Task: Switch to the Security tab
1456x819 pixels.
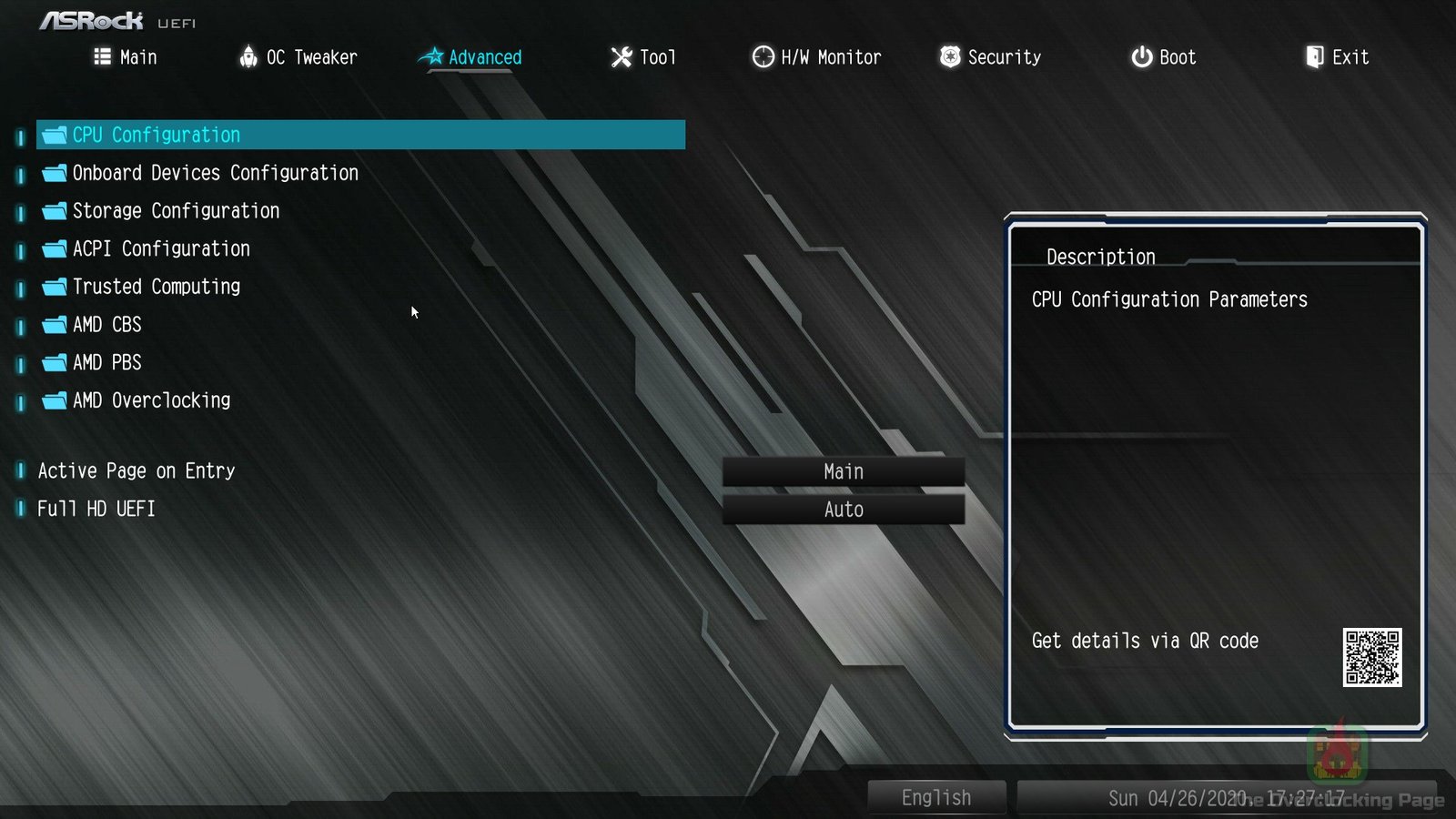Action: point(990,57)
